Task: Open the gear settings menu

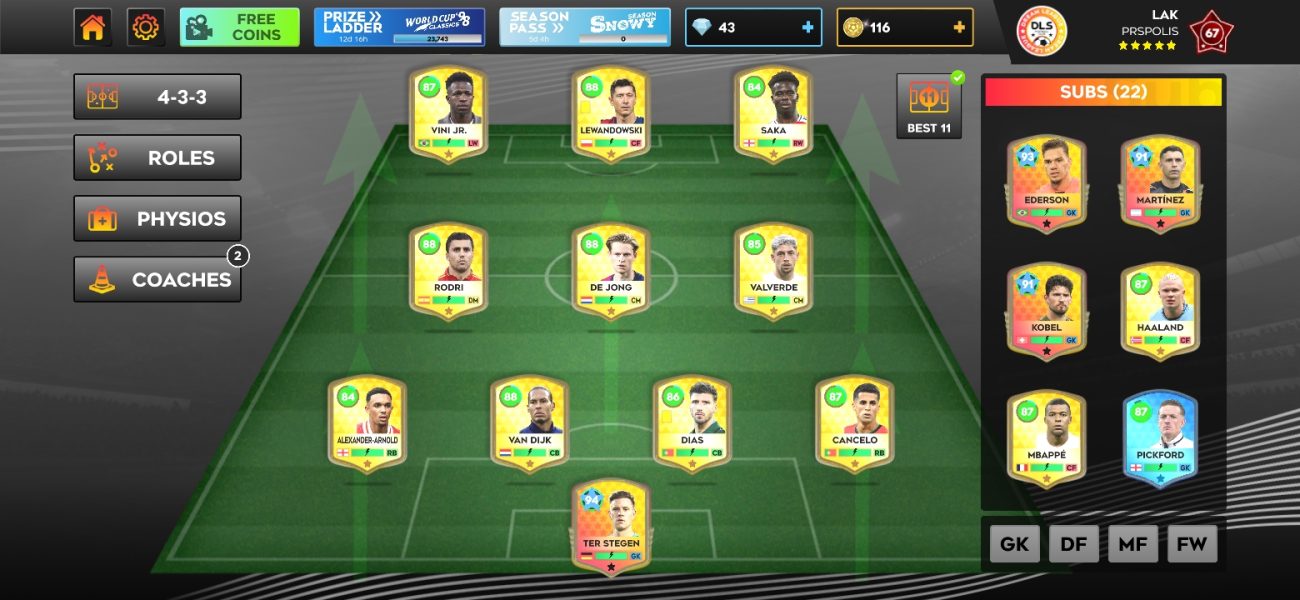Action: tap(146, 27)
